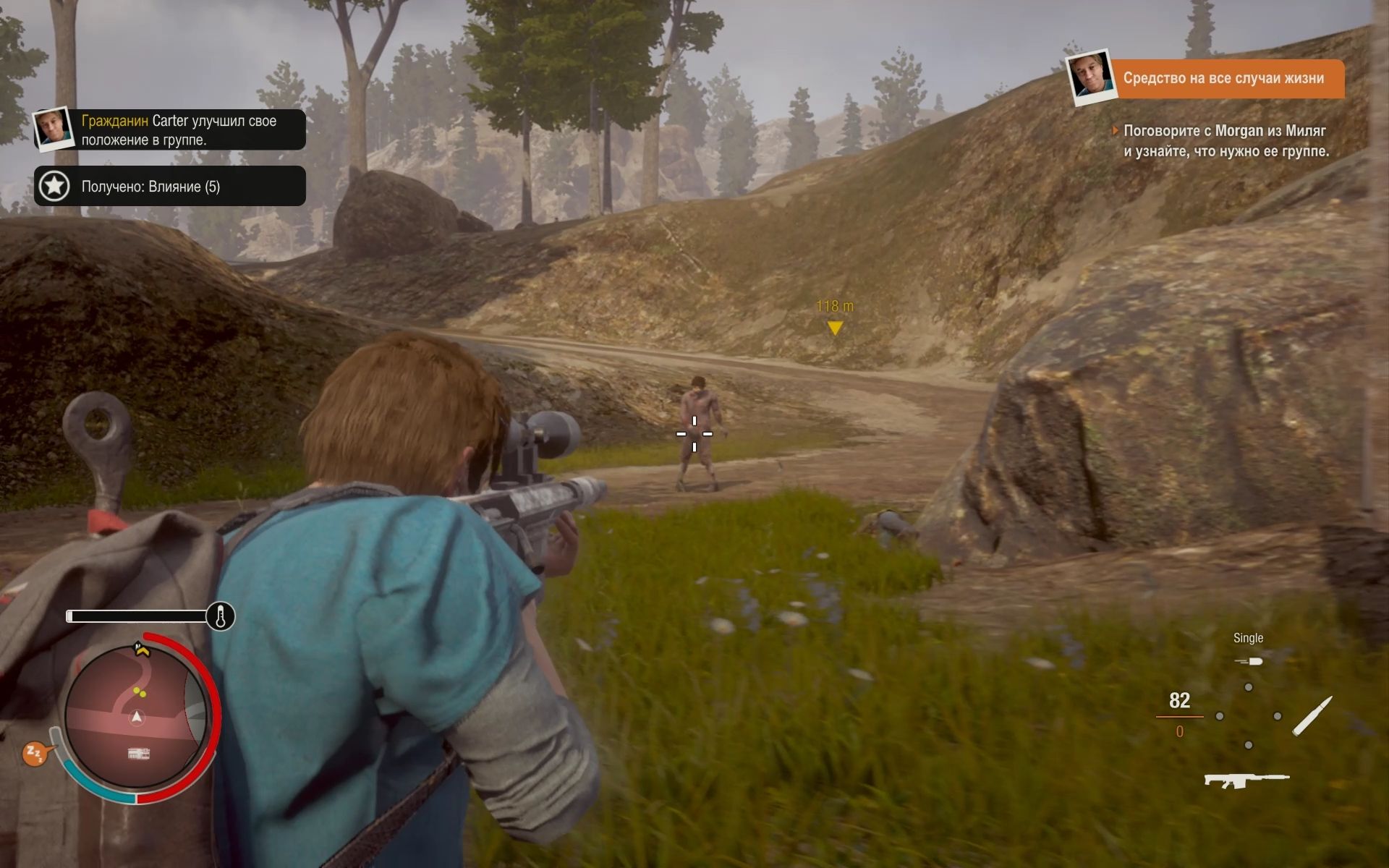Select the sniper rifle weapon icon
This screenshot has width=1389, height=868.
coord(1246,780)
